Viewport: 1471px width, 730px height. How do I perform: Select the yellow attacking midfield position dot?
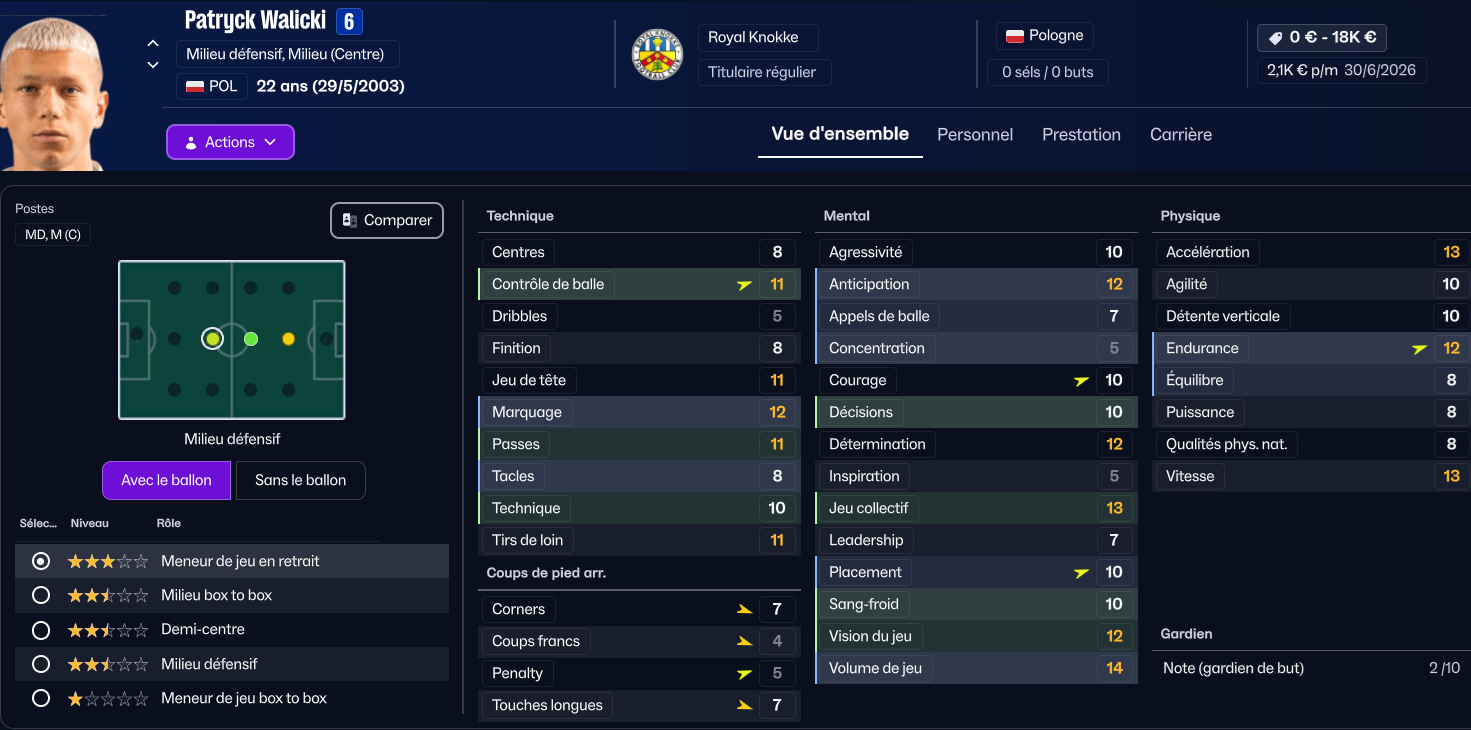pyautogui.click(x=289, y=339)
